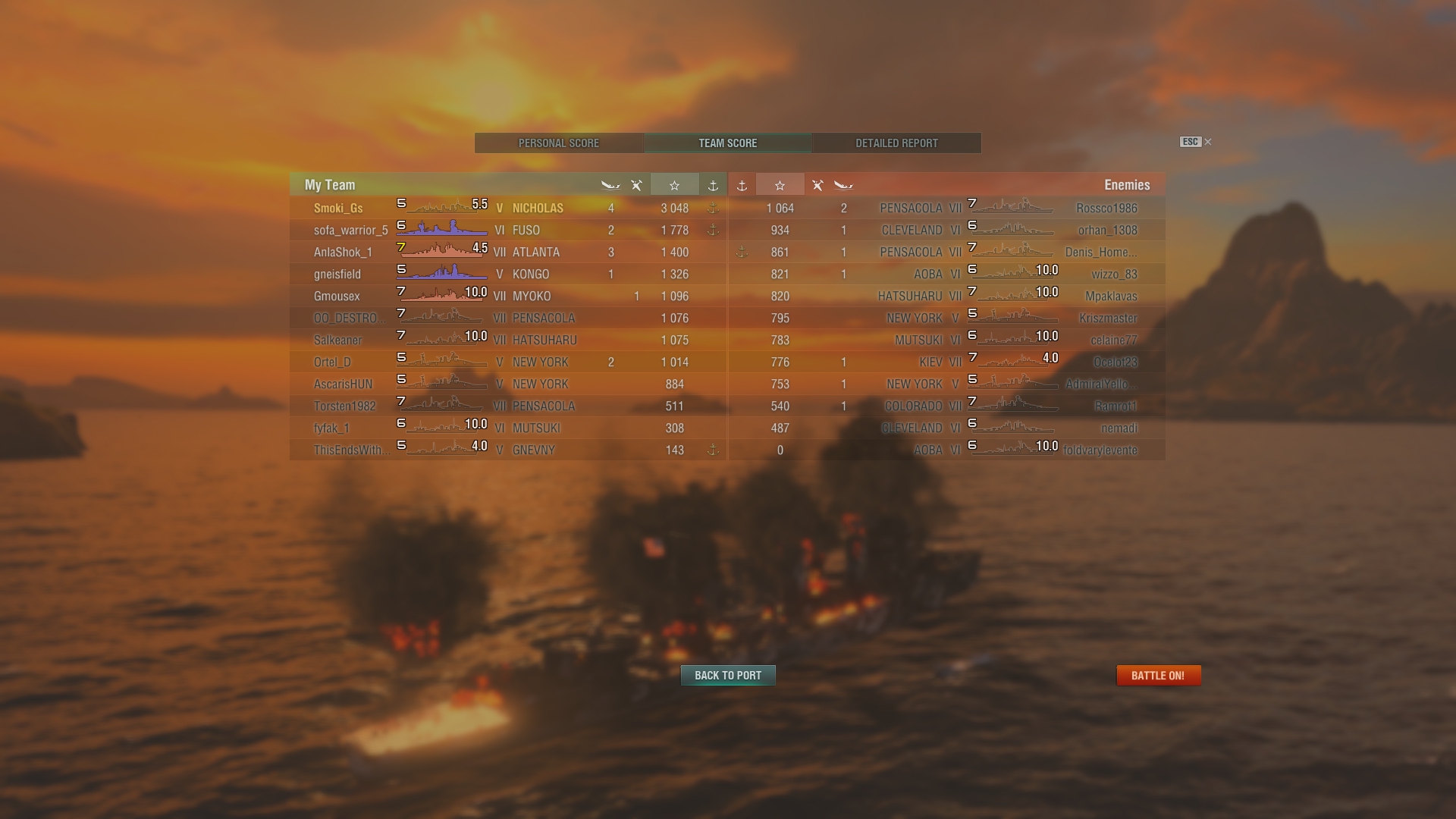Close the results screen with X

[x=1208, y=142]
